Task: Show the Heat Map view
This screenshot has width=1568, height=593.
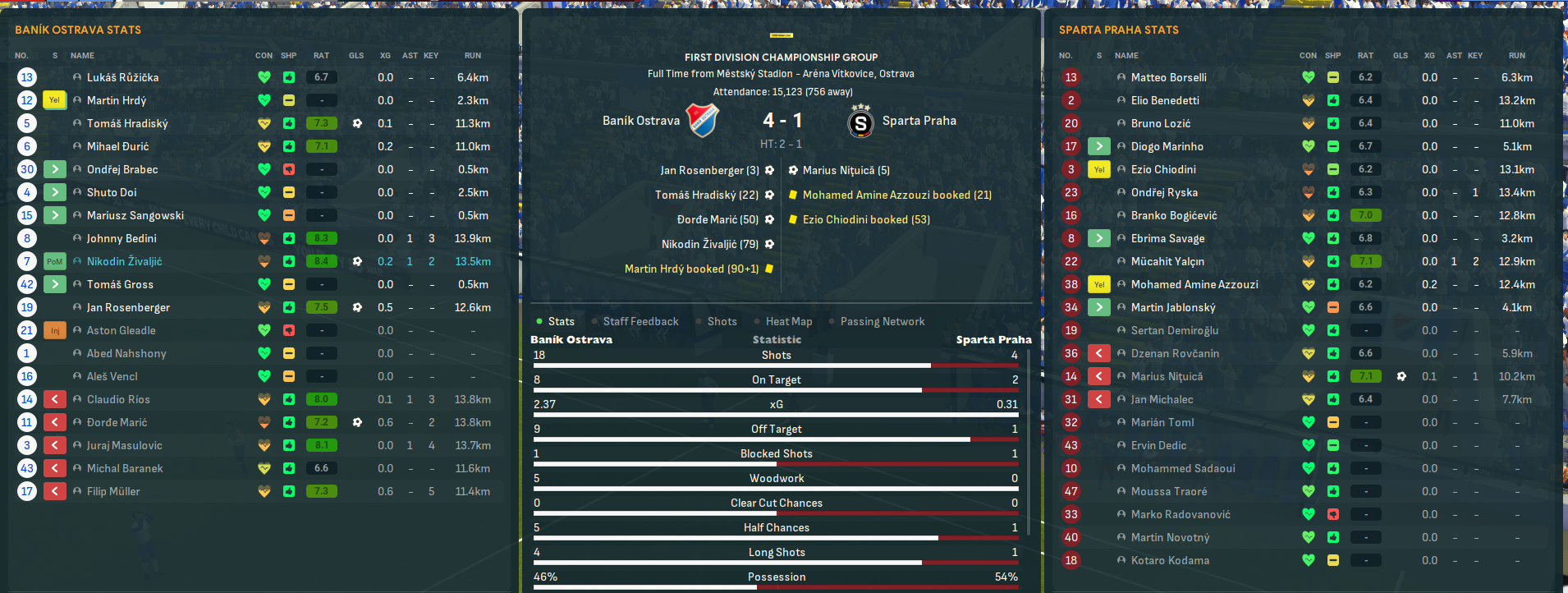Action: [788, 321]
